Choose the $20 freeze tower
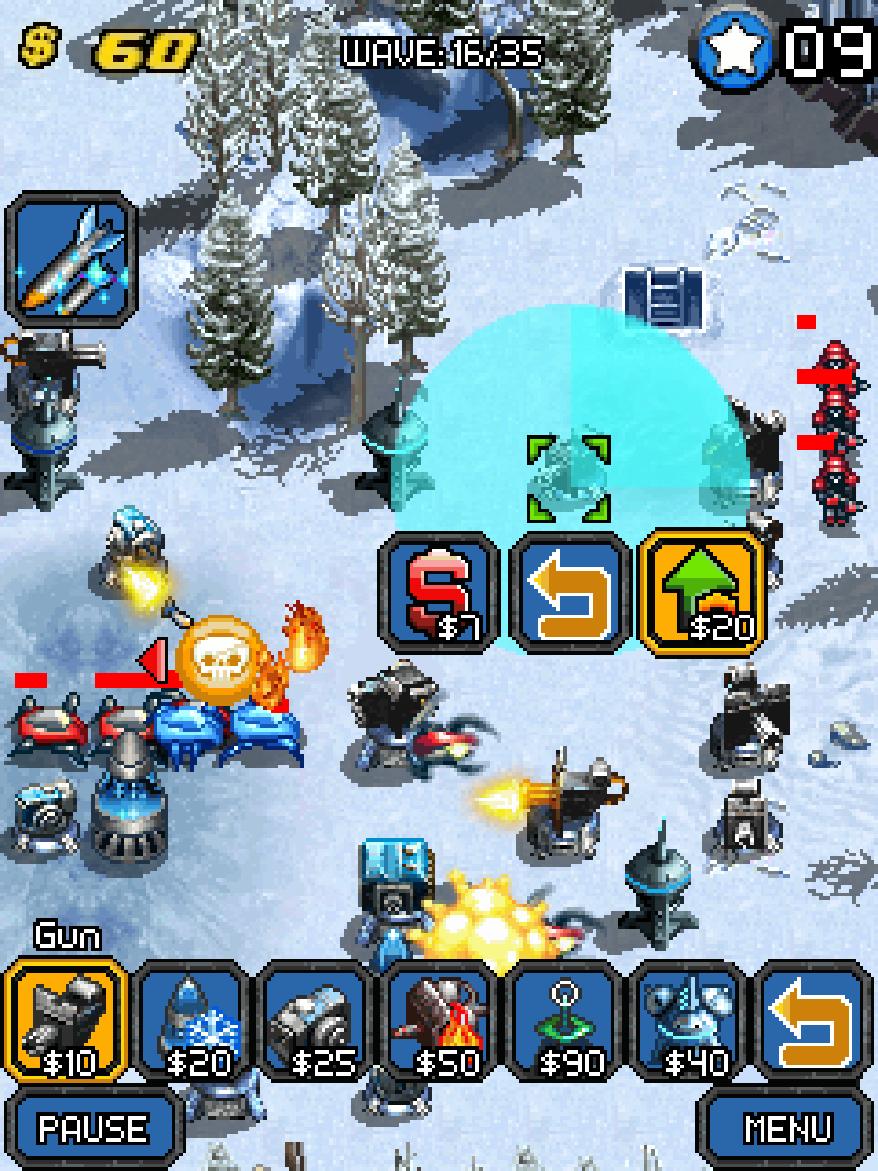 coord(194,1022)
